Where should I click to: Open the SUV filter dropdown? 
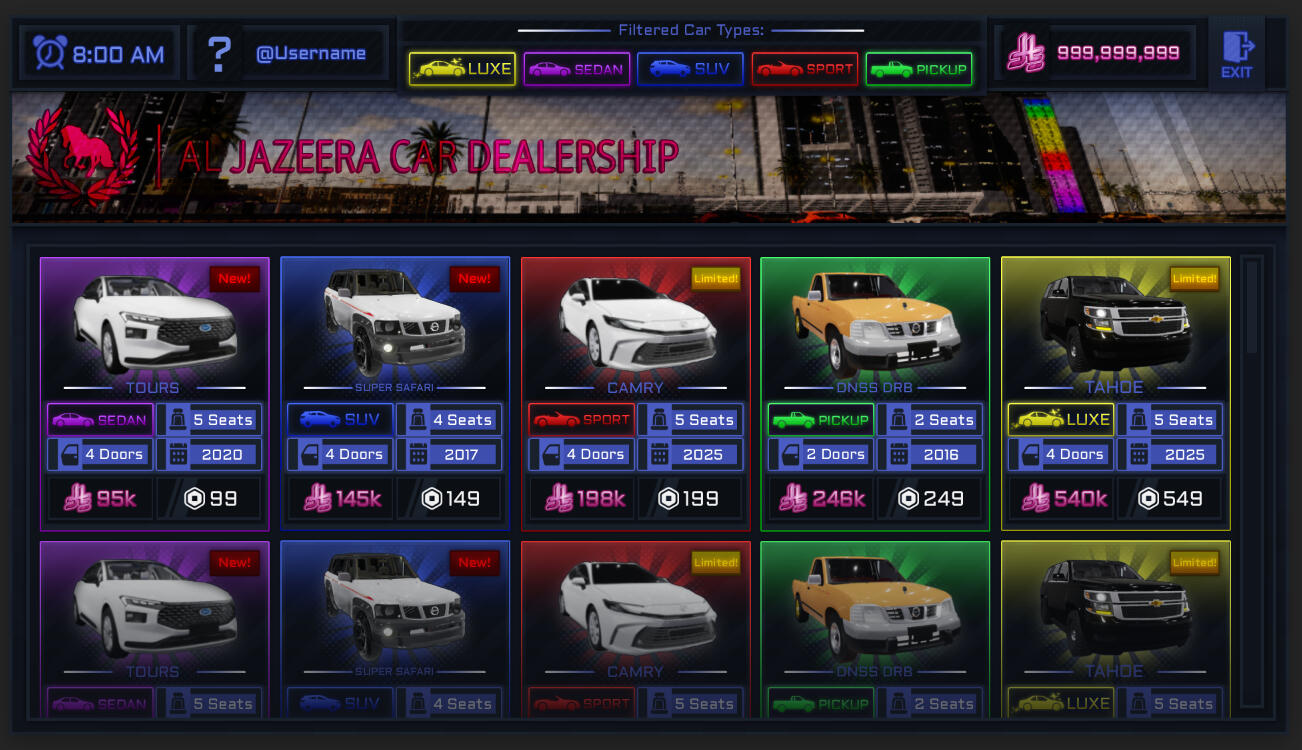(x=690, y=69)
